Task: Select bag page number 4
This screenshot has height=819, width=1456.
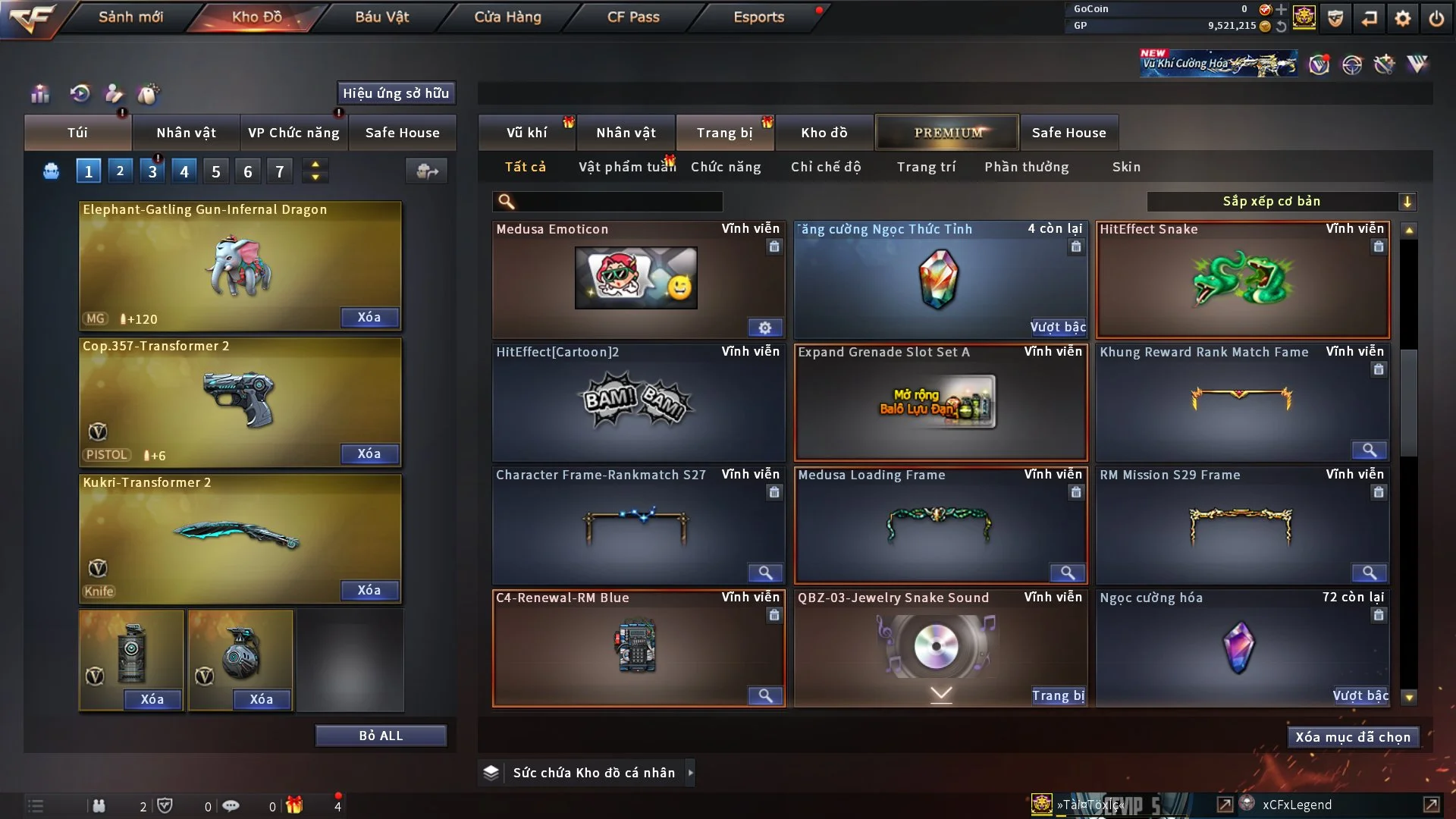Action: pos(184,171)
